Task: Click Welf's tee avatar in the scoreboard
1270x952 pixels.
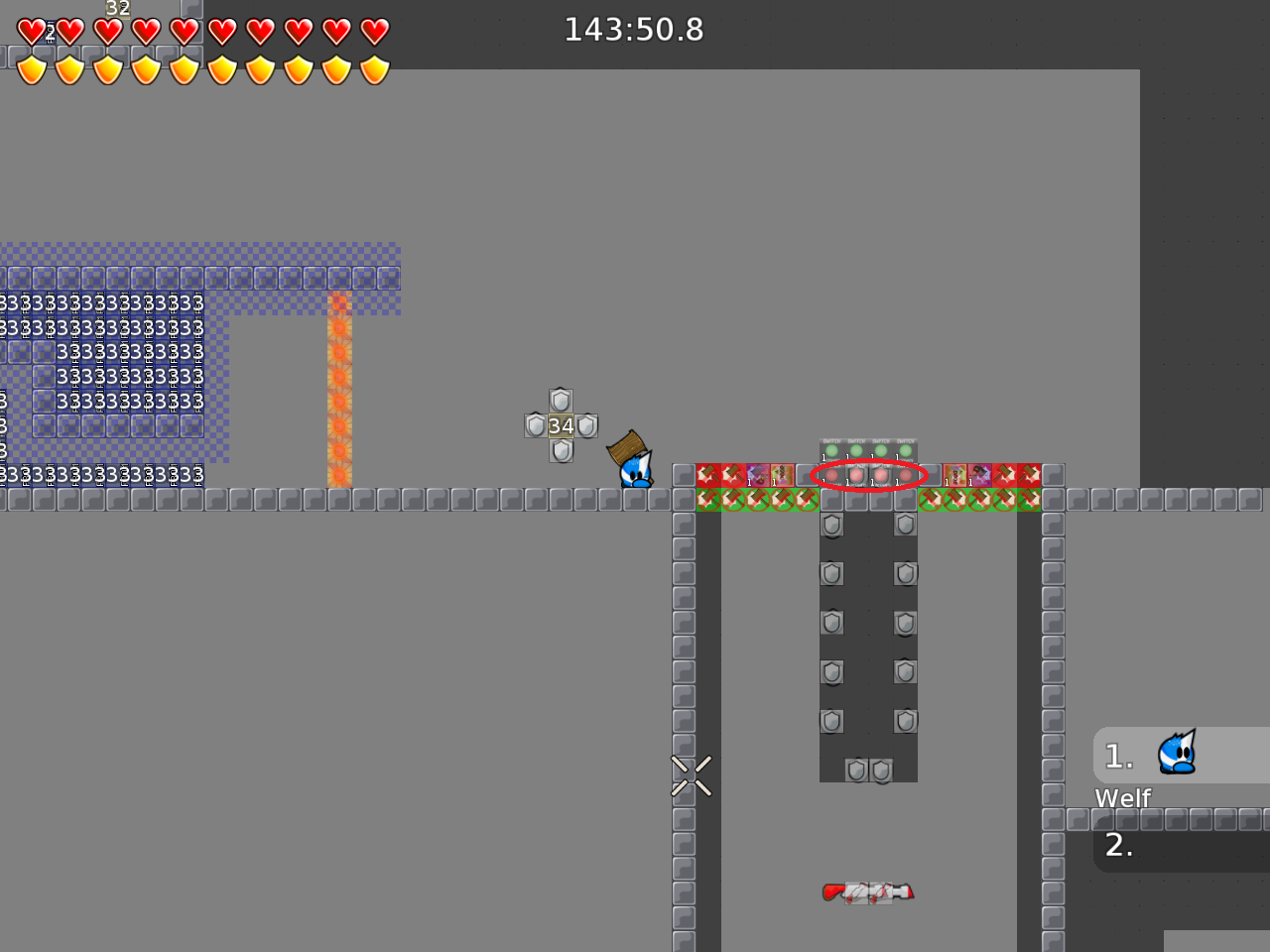Action: point(1176,754)
